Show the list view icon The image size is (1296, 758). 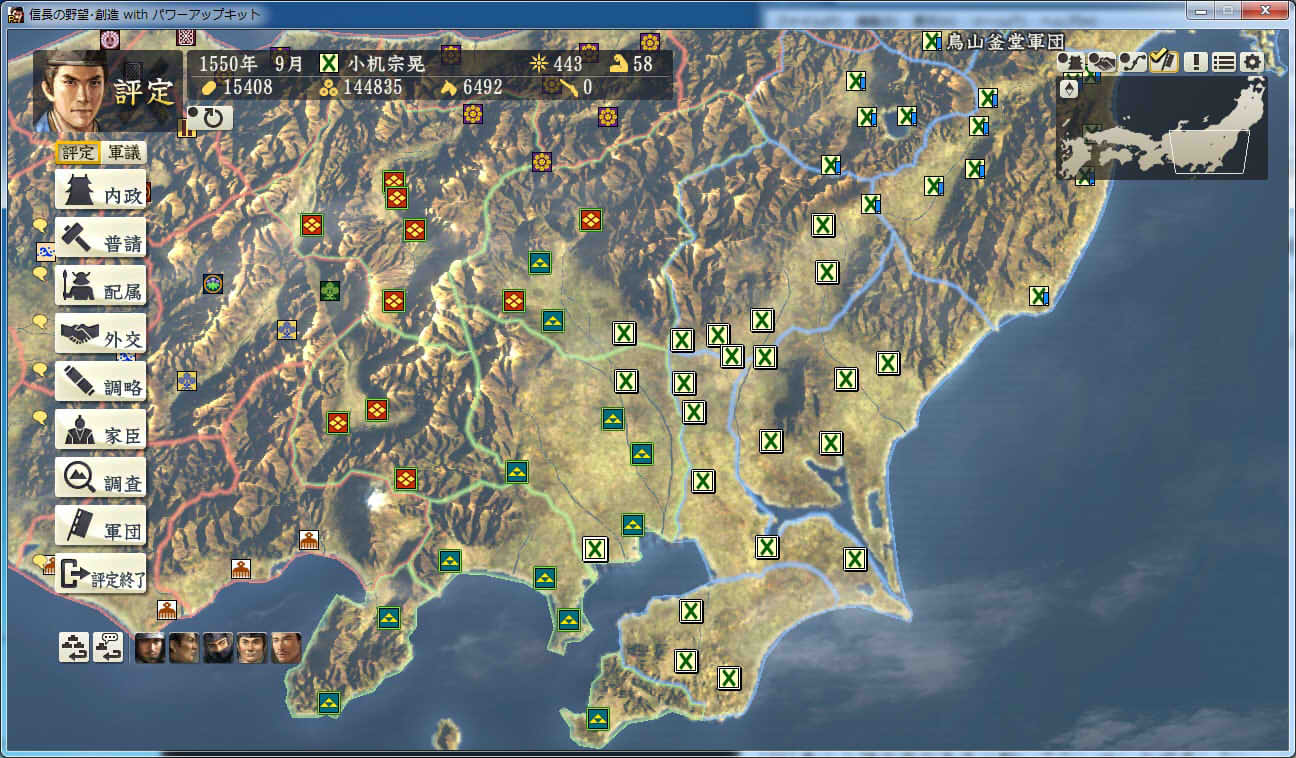(1224, 62)
